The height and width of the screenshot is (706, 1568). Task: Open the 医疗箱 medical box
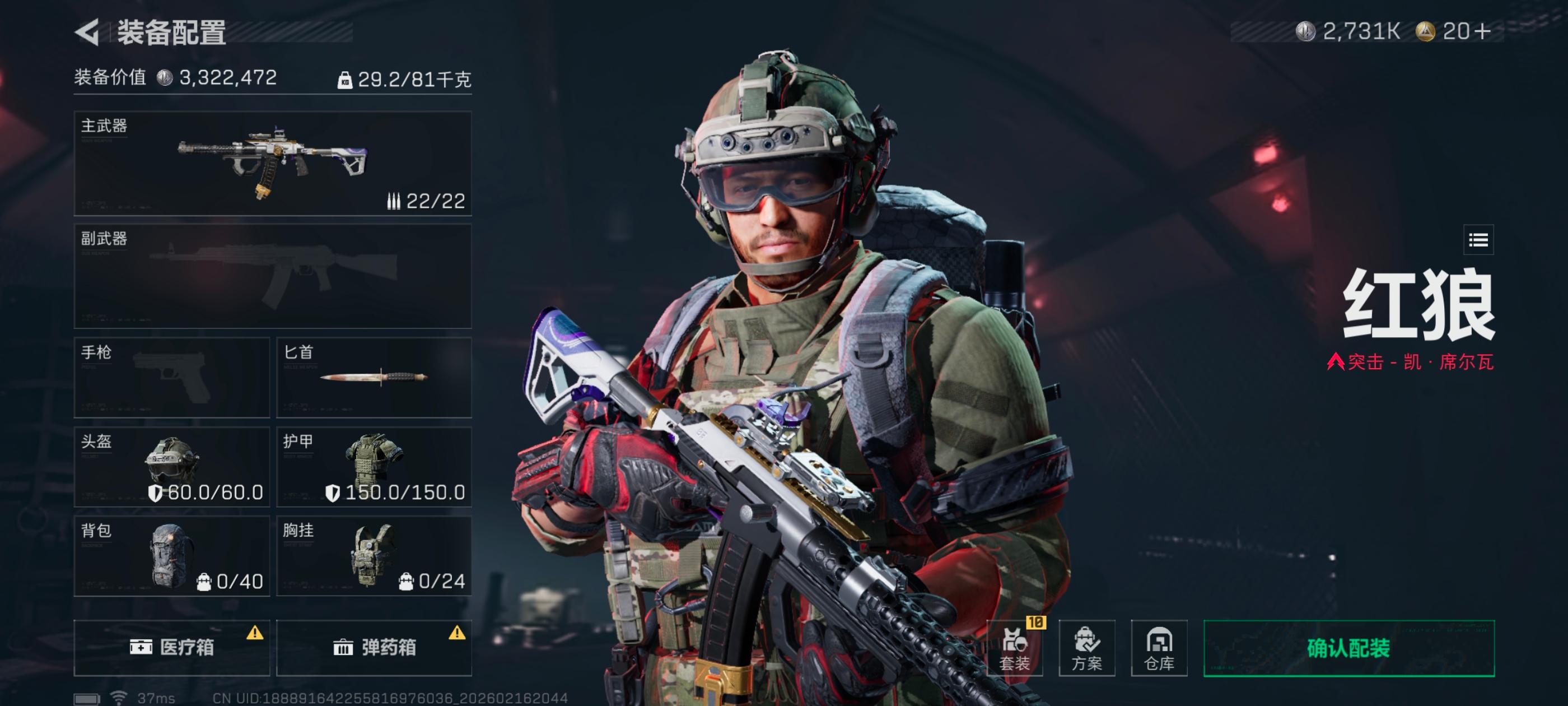click(x=172, y=648)
